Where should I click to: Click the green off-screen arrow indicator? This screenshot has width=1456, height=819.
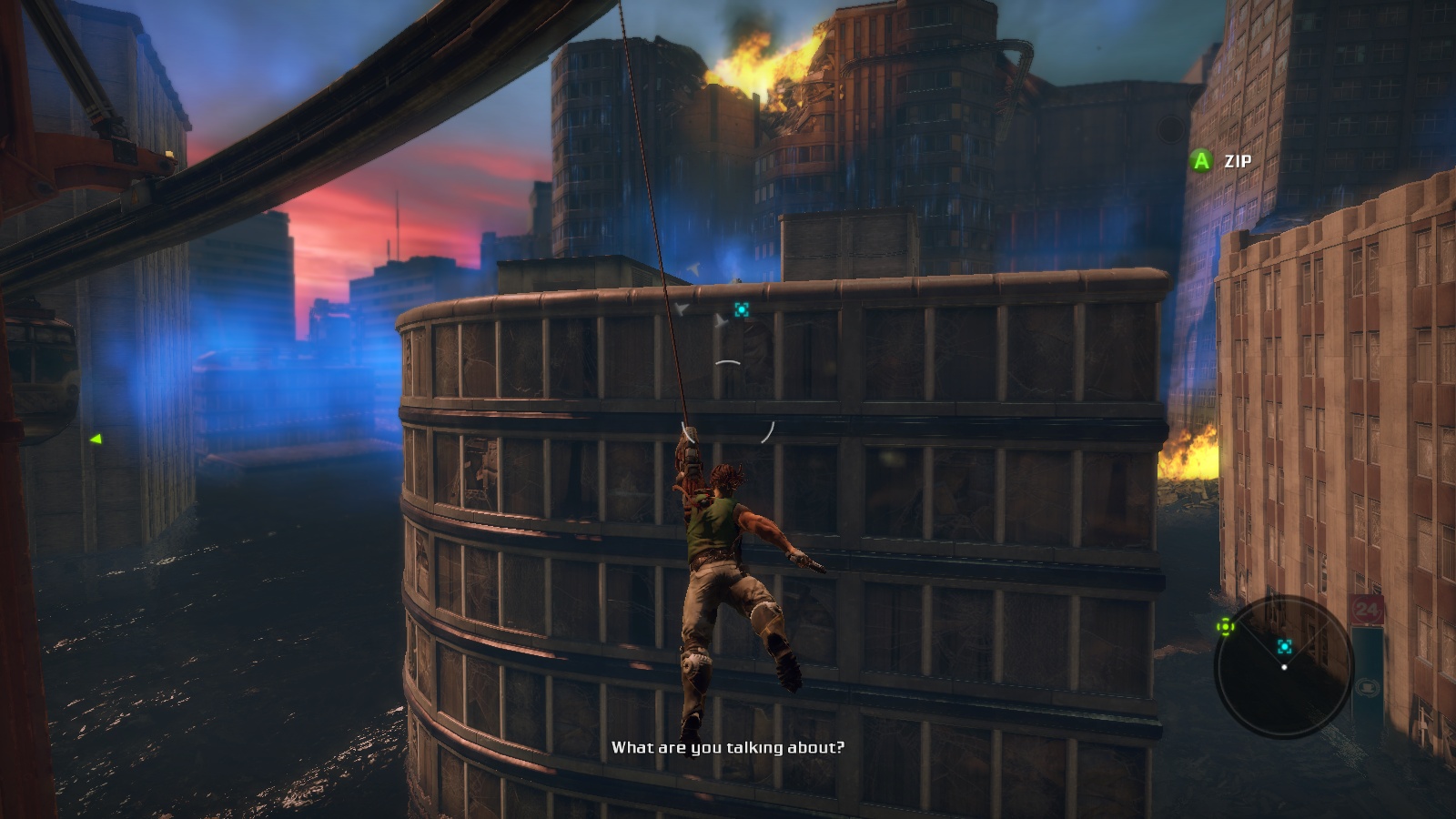(x=96, y=440)
